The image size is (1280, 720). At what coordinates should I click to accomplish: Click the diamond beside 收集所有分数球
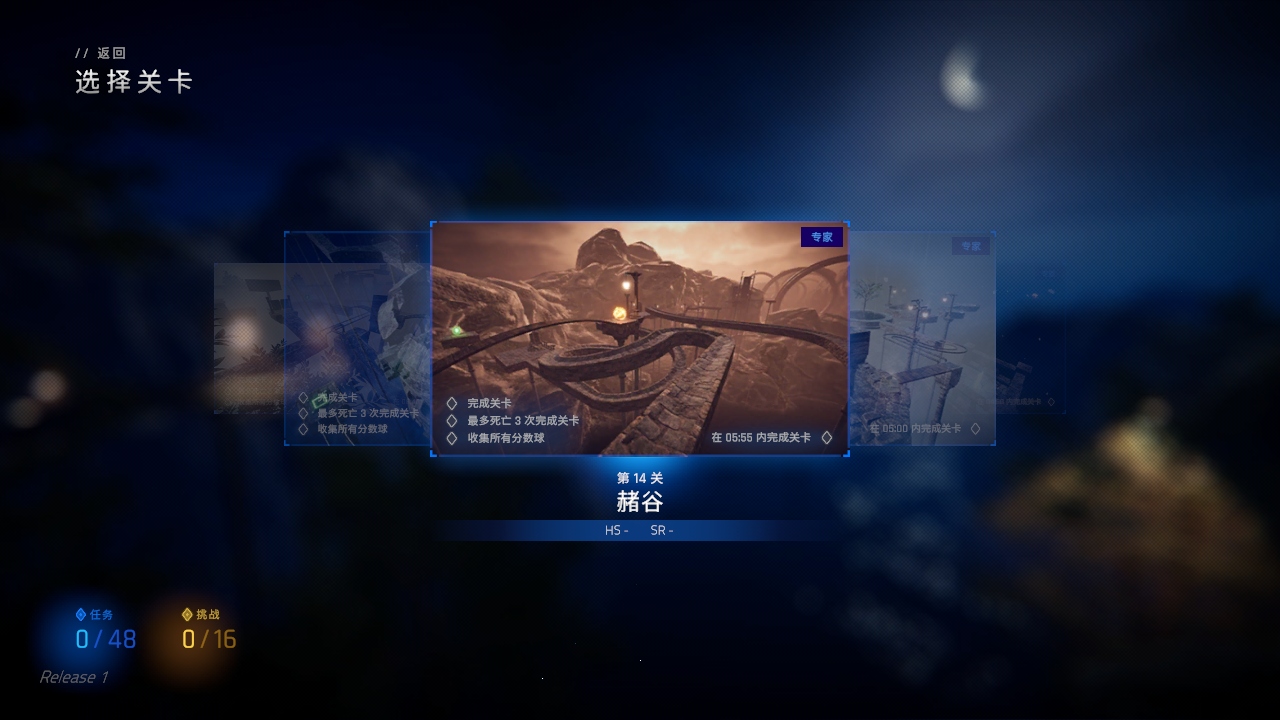tap(450, 438)
